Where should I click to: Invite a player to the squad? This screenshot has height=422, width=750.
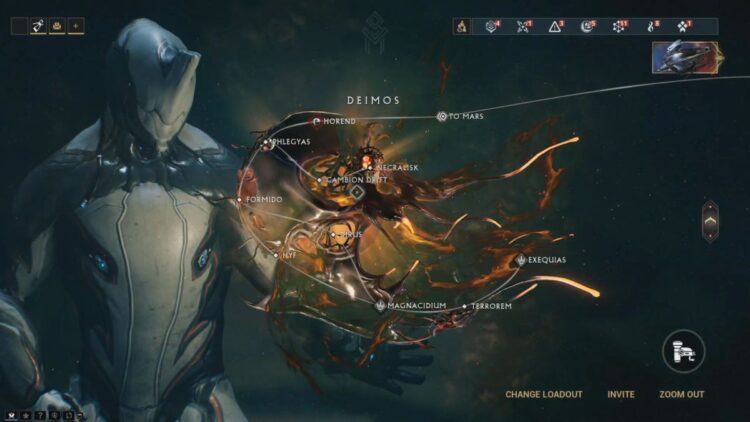pyautogui.click(x=621, y=394)
